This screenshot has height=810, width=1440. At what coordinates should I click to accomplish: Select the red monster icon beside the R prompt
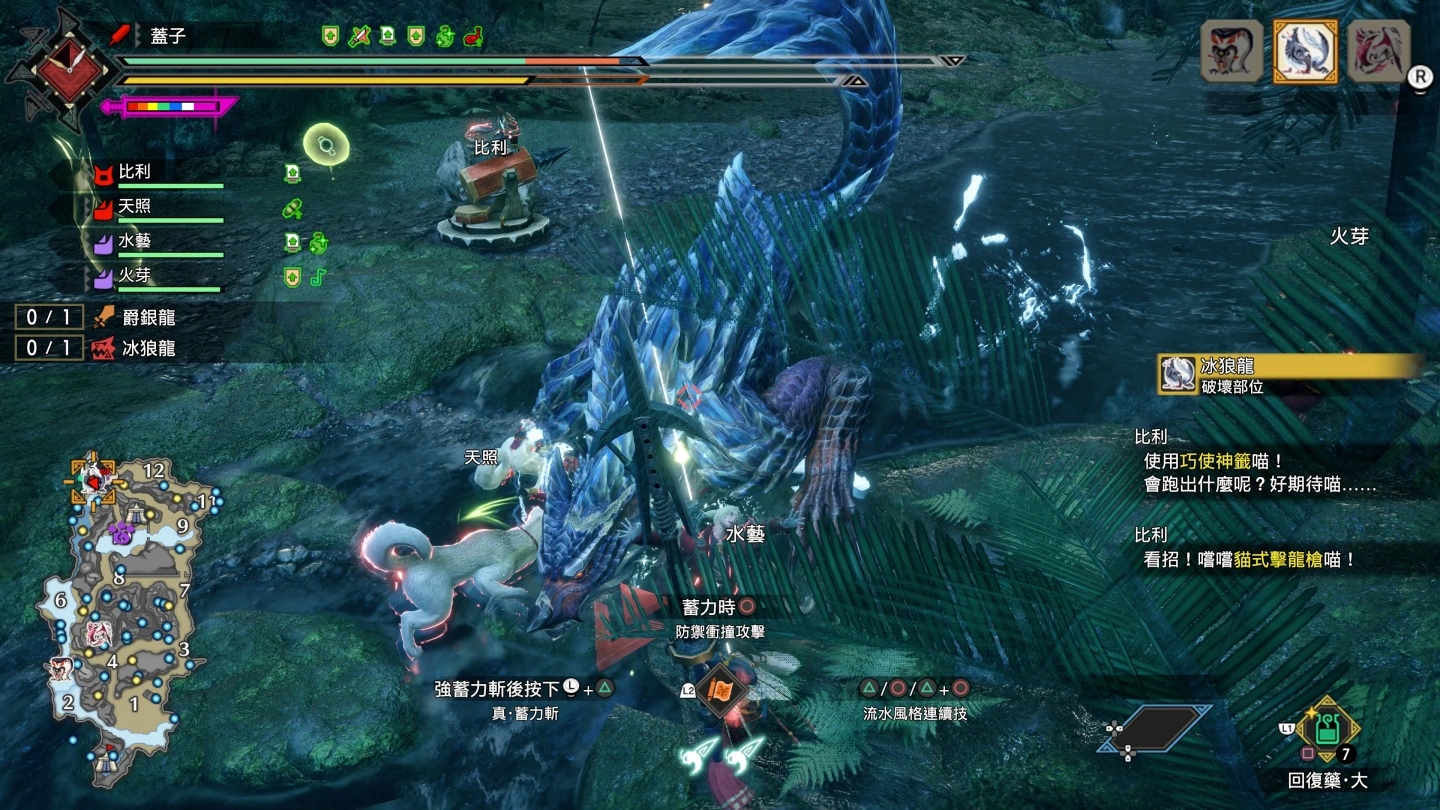[x=1378, y=50]
